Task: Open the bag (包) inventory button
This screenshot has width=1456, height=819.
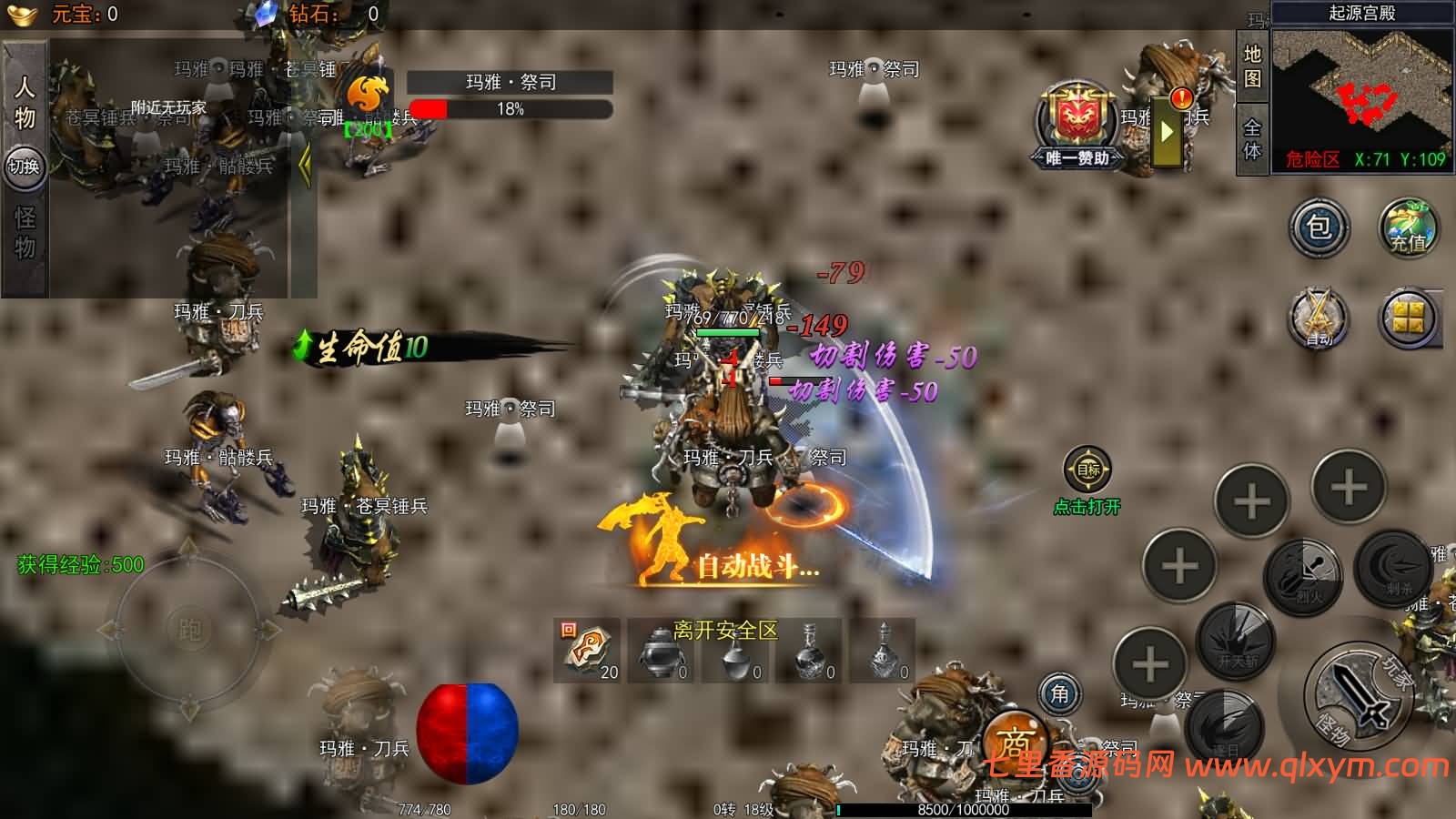Action: pyautogui.click(x=1319, y=227)
